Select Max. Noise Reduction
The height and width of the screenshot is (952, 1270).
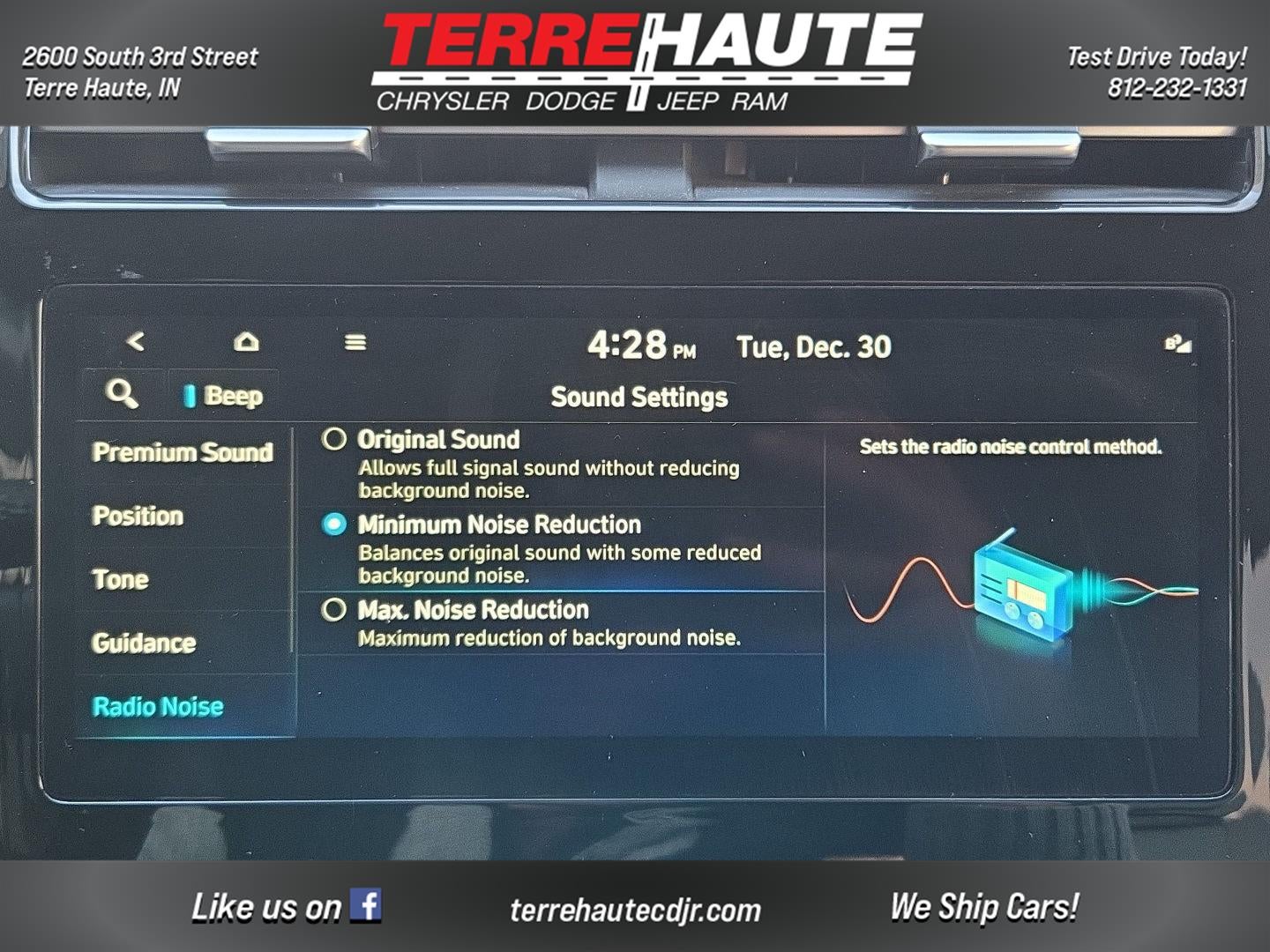(x=336, y=609)
